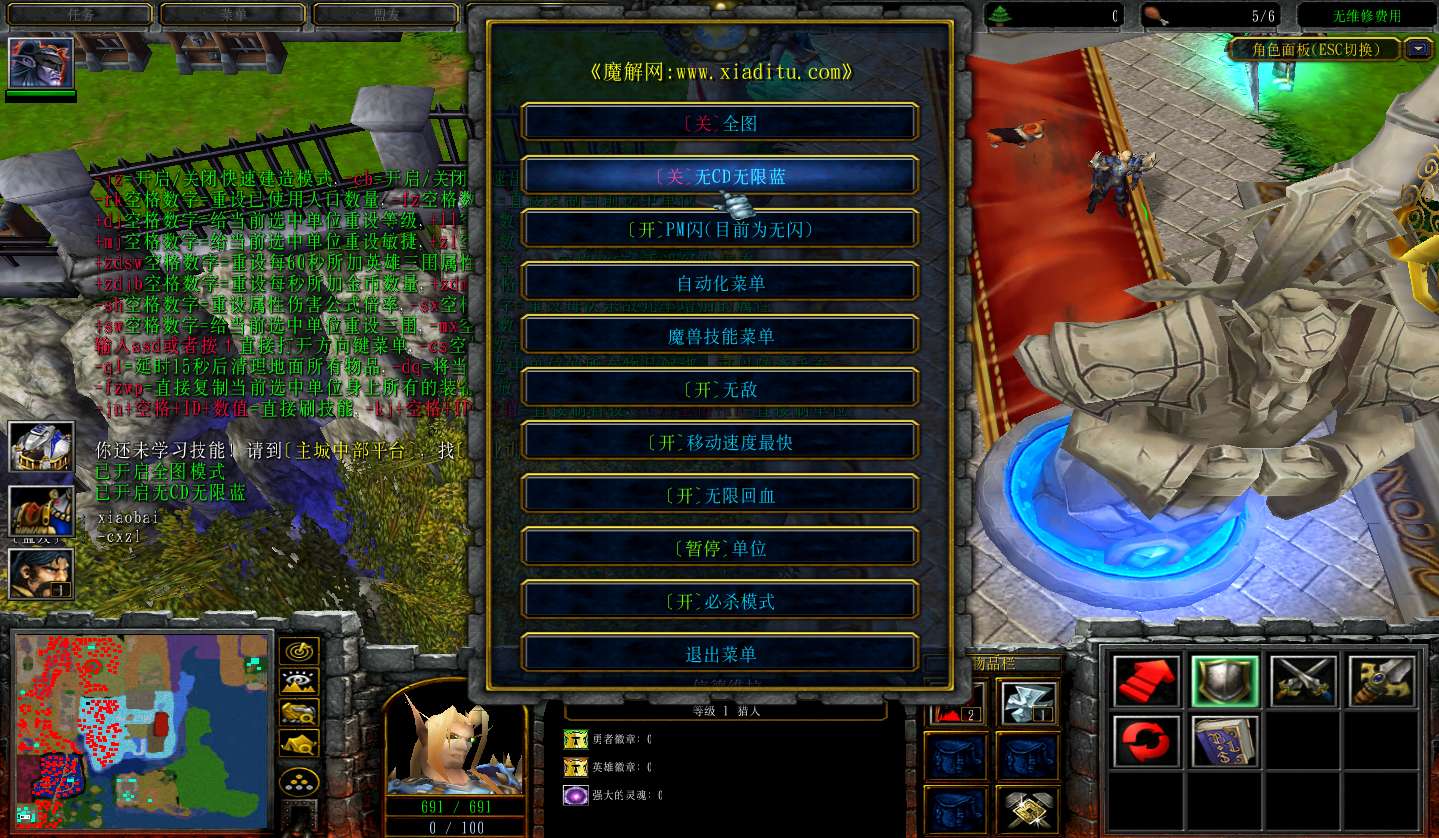Image resolution: width=1439 pixels, height=838 pixels.
Task: Select the shield Hold Position command
Action: point(1224,682)
